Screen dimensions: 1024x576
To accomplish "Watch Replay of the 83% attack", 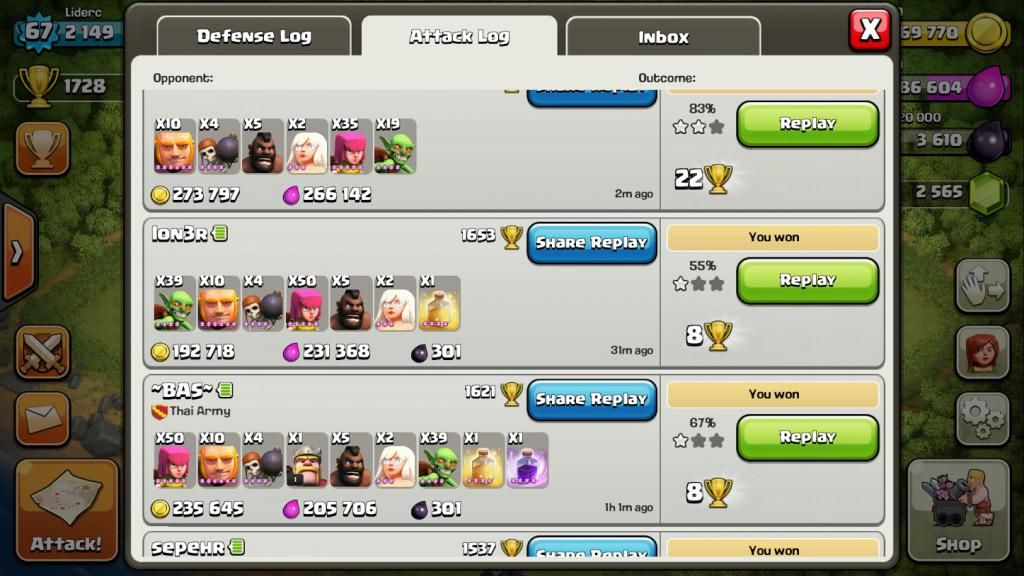I will coord(807,124).
